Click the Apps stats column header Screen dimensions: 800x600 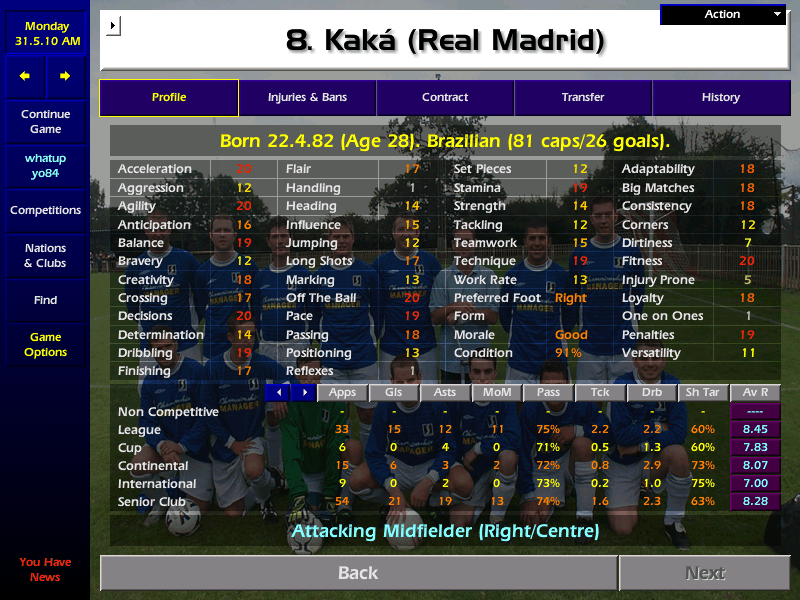343,393
